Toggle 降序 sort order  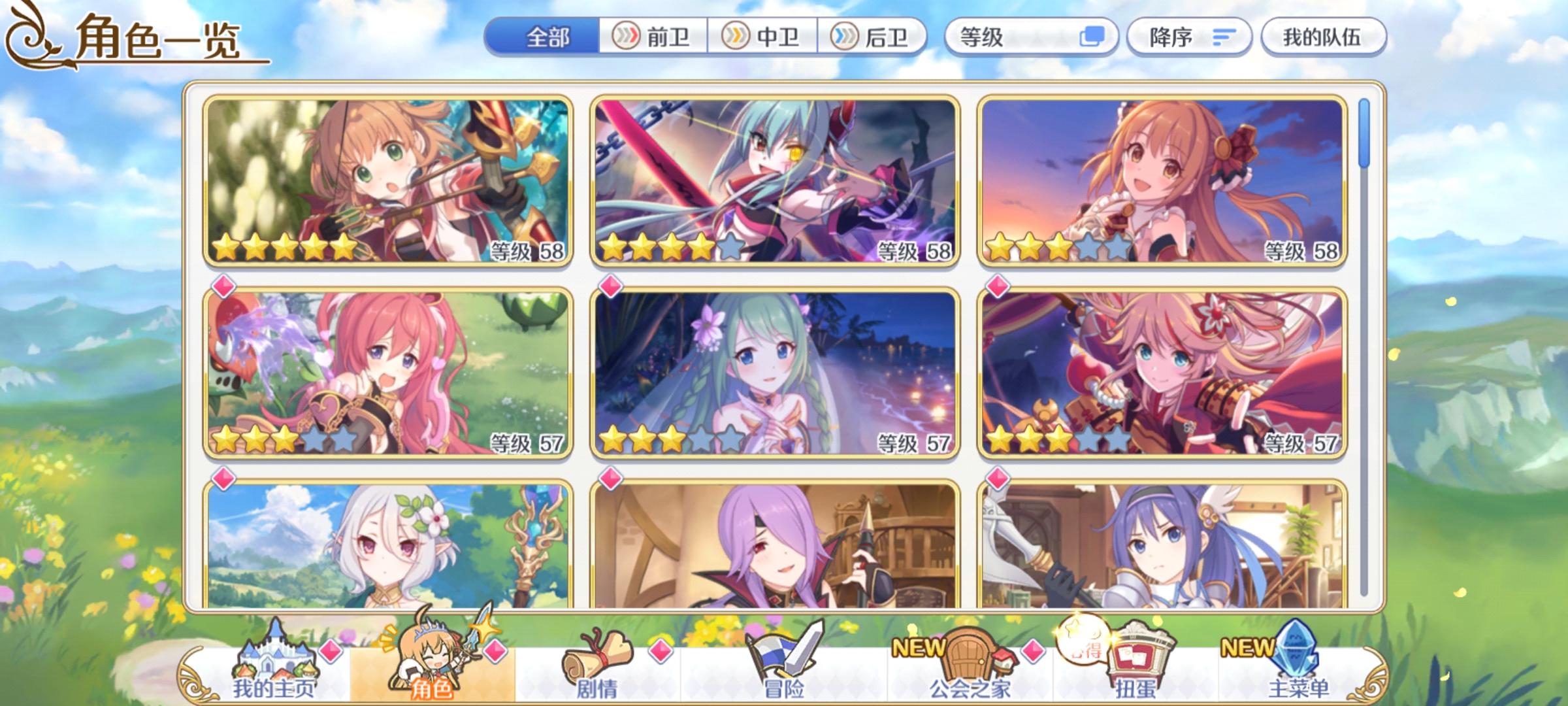coord(1190,38)
